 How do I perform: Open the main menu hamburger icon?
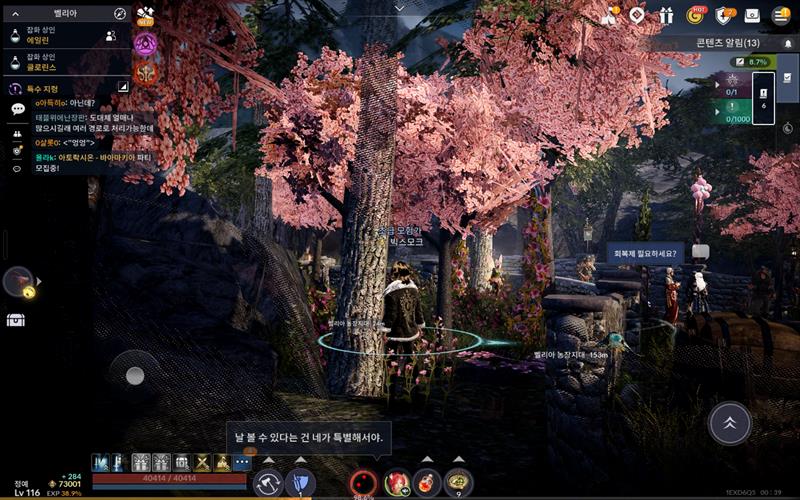[781, 15]
